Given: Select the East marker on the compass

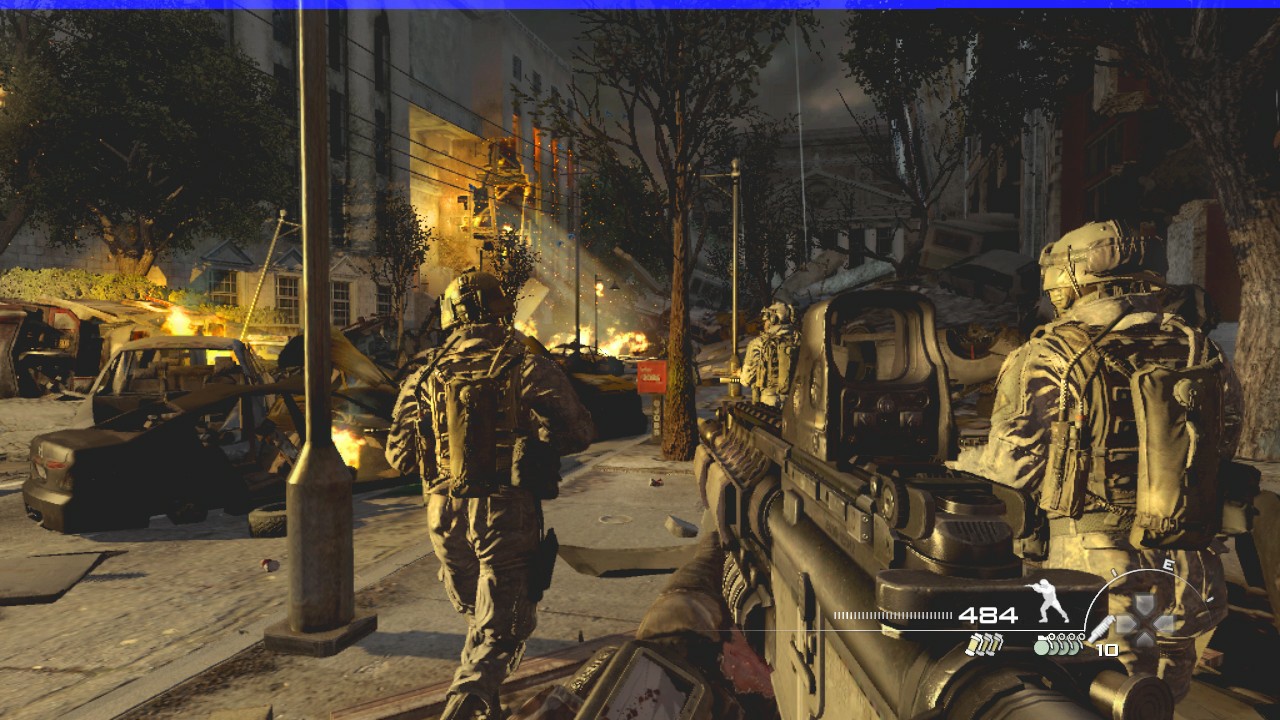Looking at the screenshot, I should [1170, 564].
